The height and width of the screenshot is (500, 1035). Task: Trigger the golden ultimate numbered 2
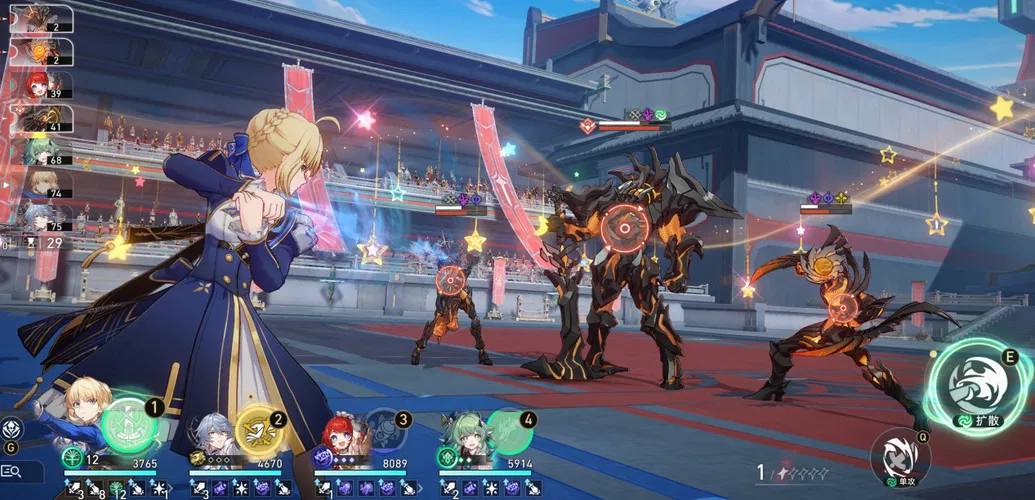coord(259,430)
